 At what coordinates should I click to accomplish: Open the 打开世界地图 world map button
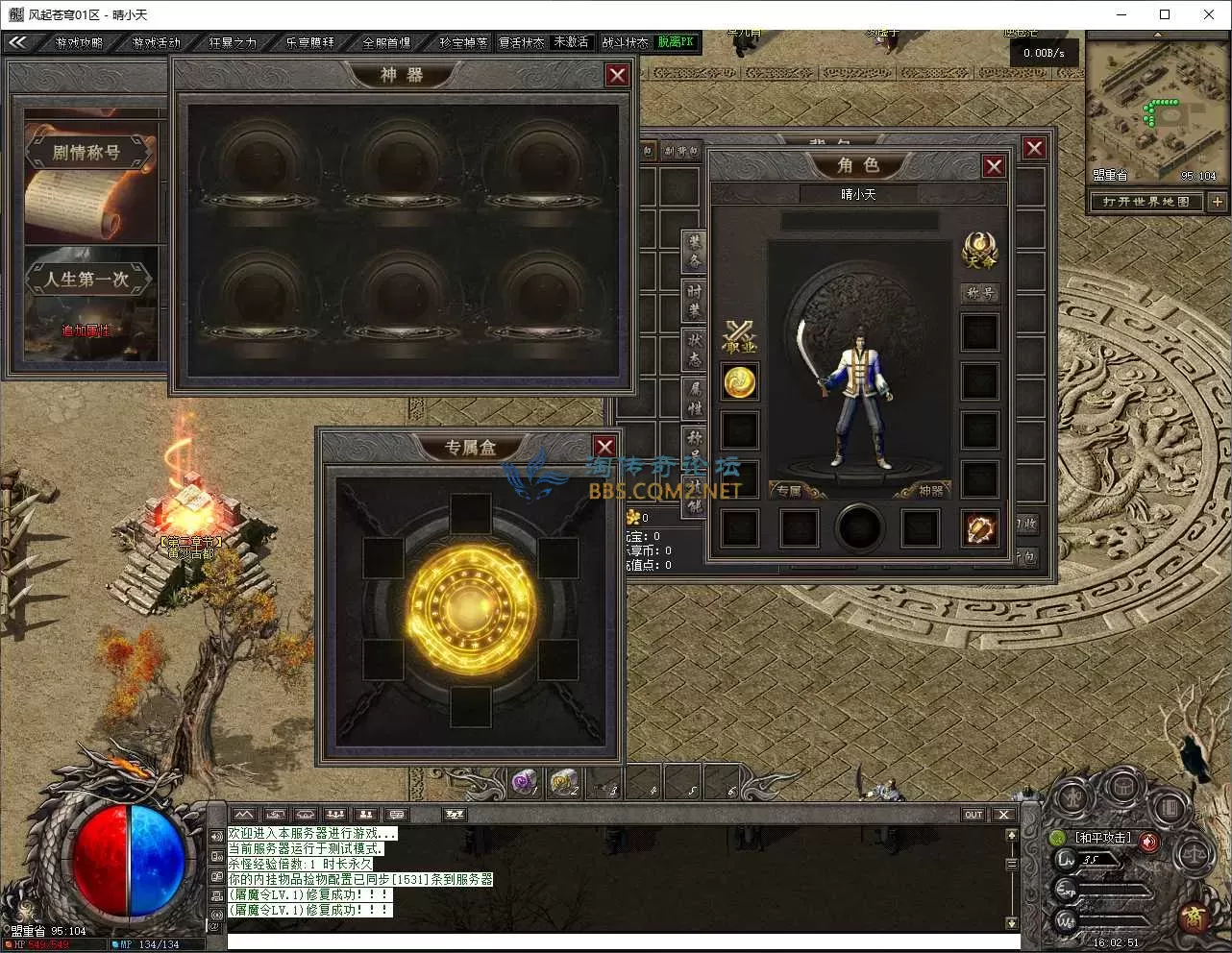coord(1146,202)
